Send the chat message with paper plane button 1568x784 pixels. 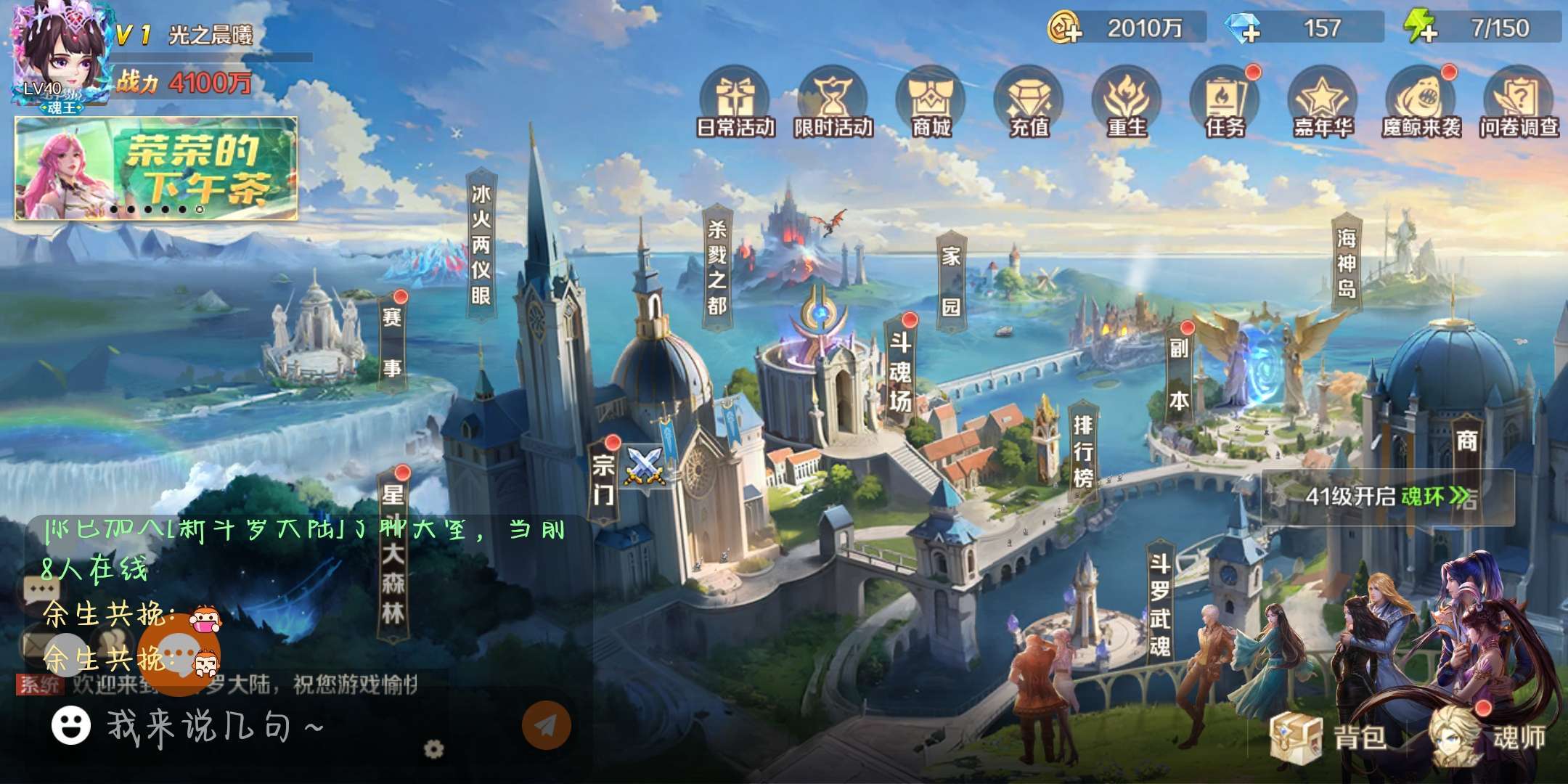click(547, 724)
